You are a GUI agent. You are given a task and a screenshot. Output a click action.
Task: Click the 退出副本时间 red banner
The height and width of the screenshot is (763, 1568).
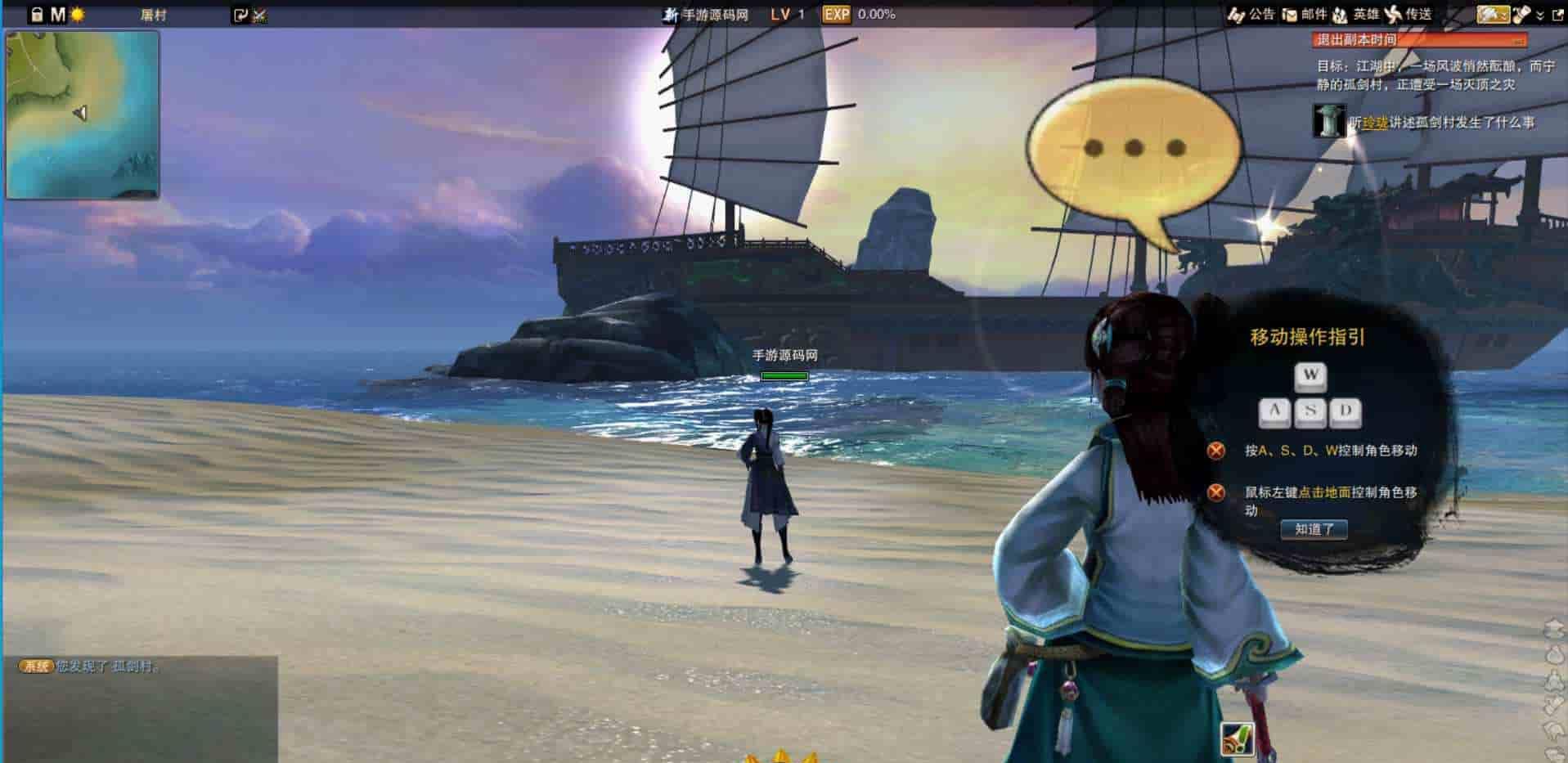coord(1419,39)
